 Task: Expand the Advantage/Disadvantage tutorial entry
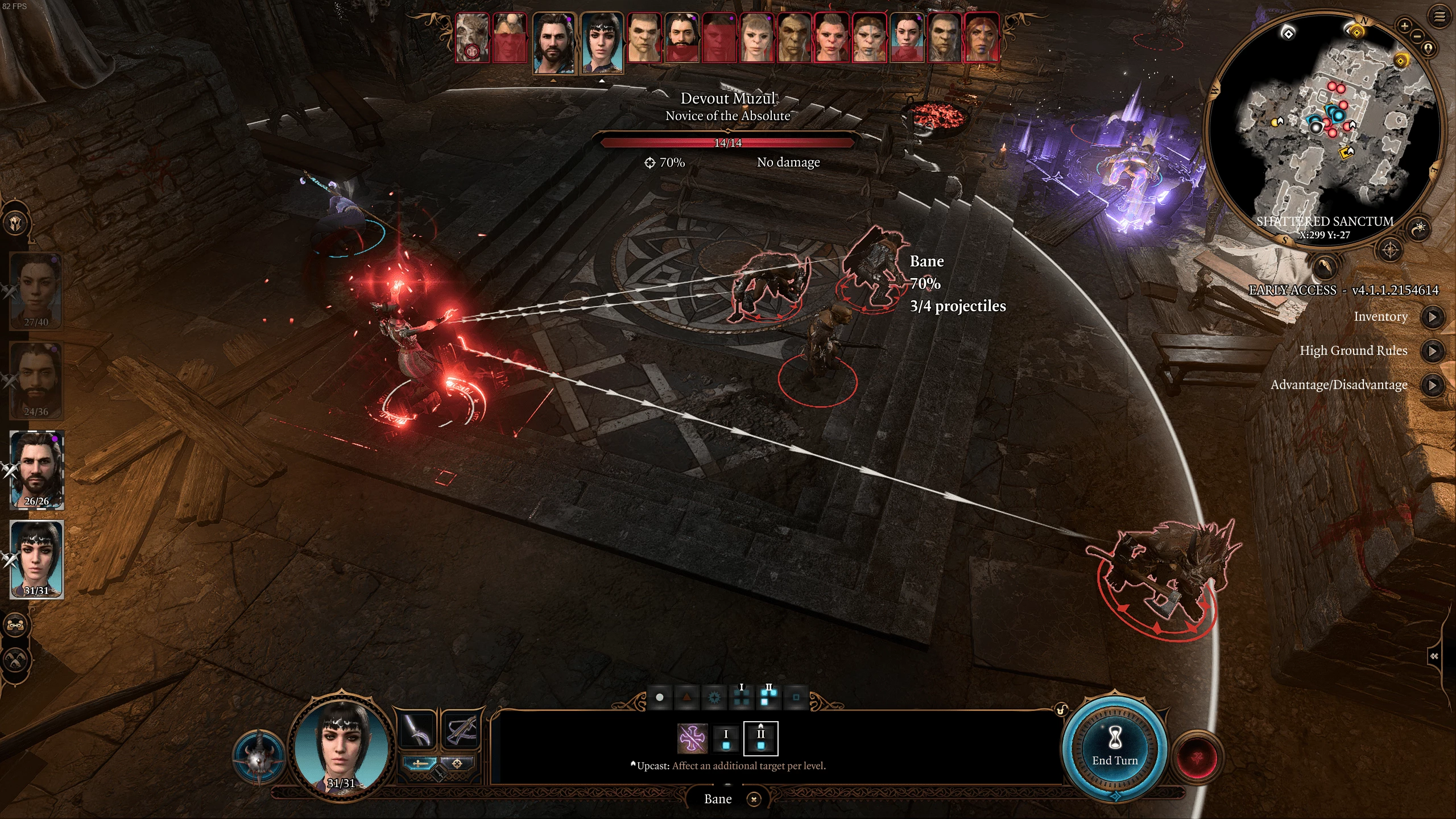[x=1432, y=385]
